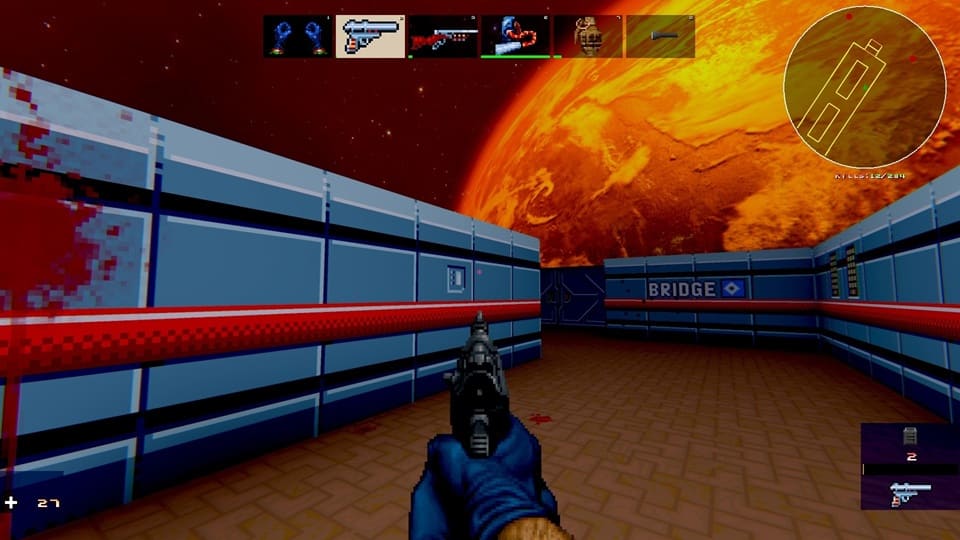
Task: Pick the dark pipe weapon slot
Action: pos(660,36)
